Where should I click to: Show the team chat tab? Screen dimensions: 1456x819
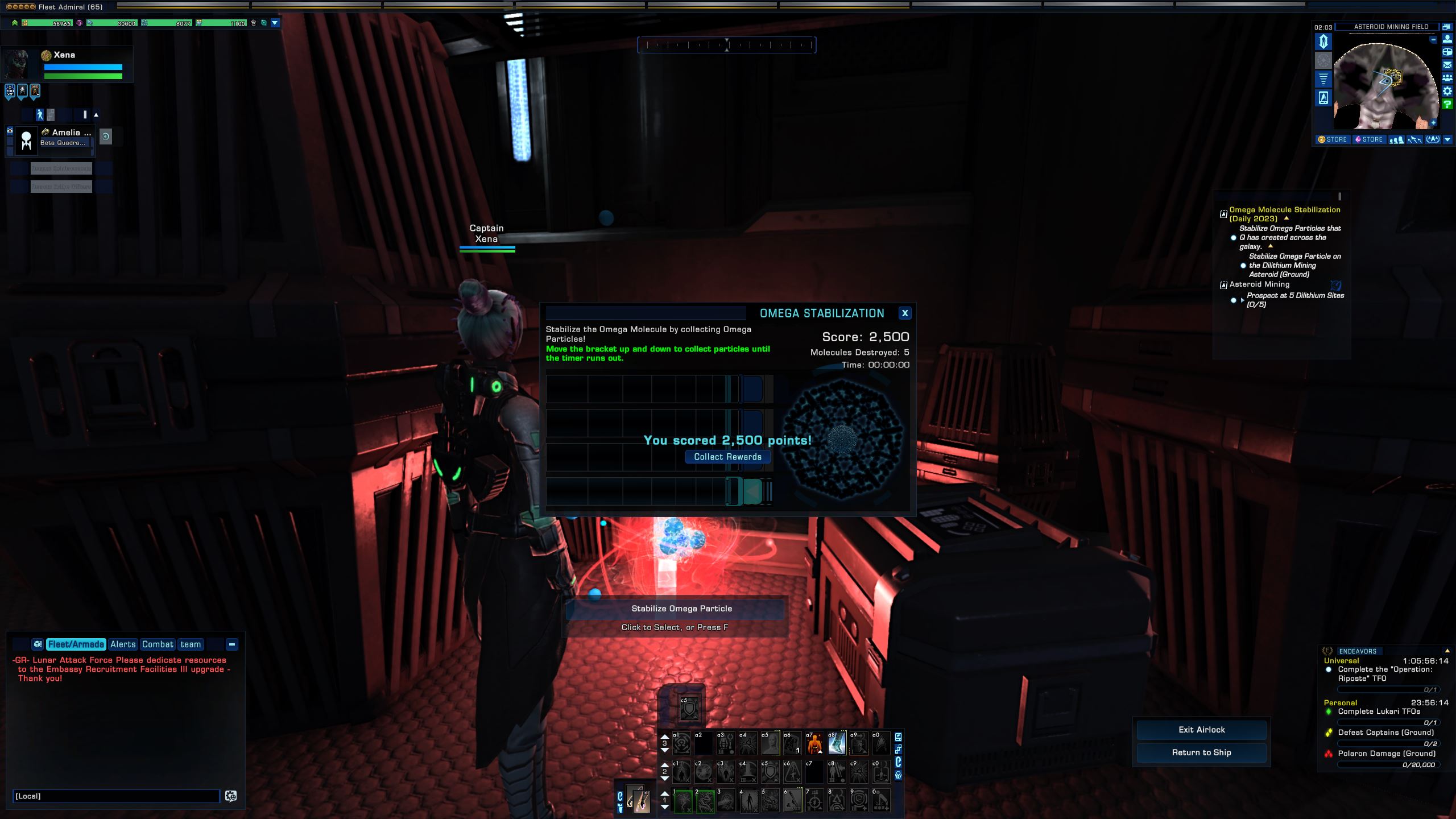(191, 644)
